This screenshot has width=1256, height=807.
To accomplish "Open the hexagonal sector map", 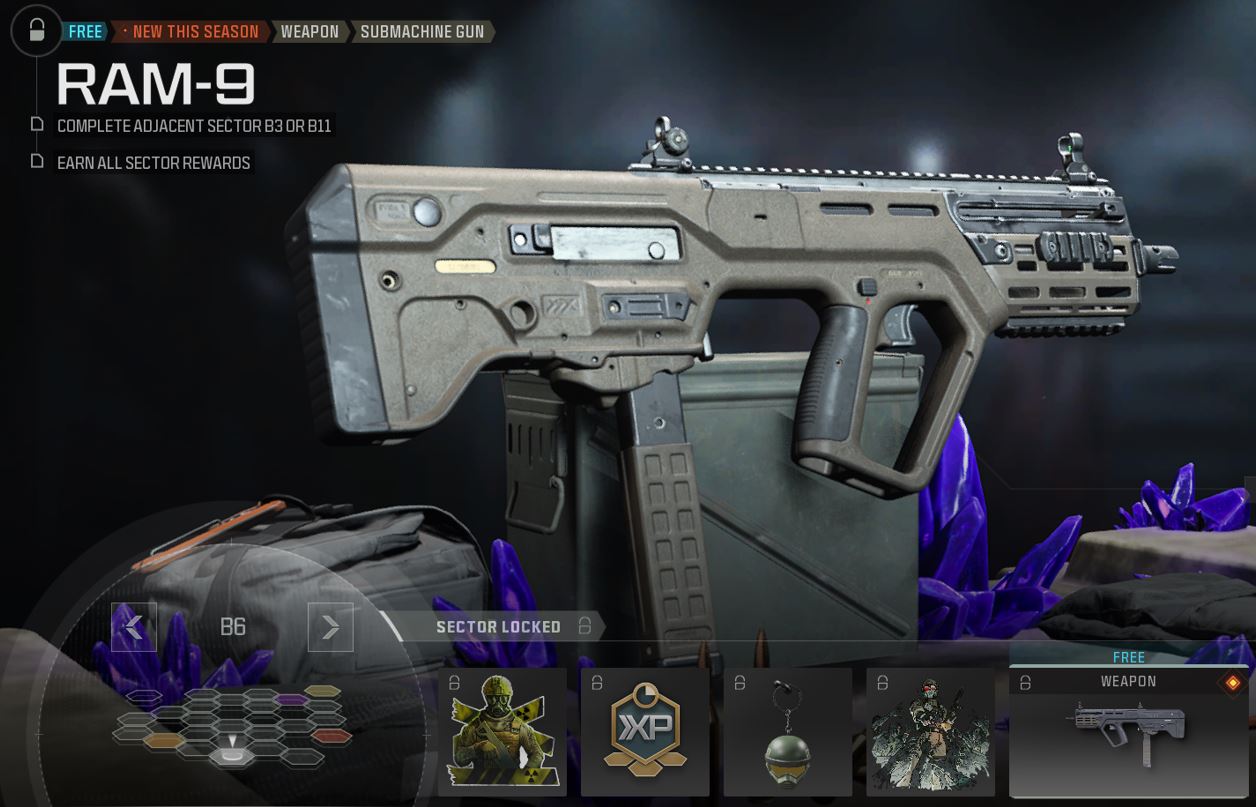I will coord(233,727).
